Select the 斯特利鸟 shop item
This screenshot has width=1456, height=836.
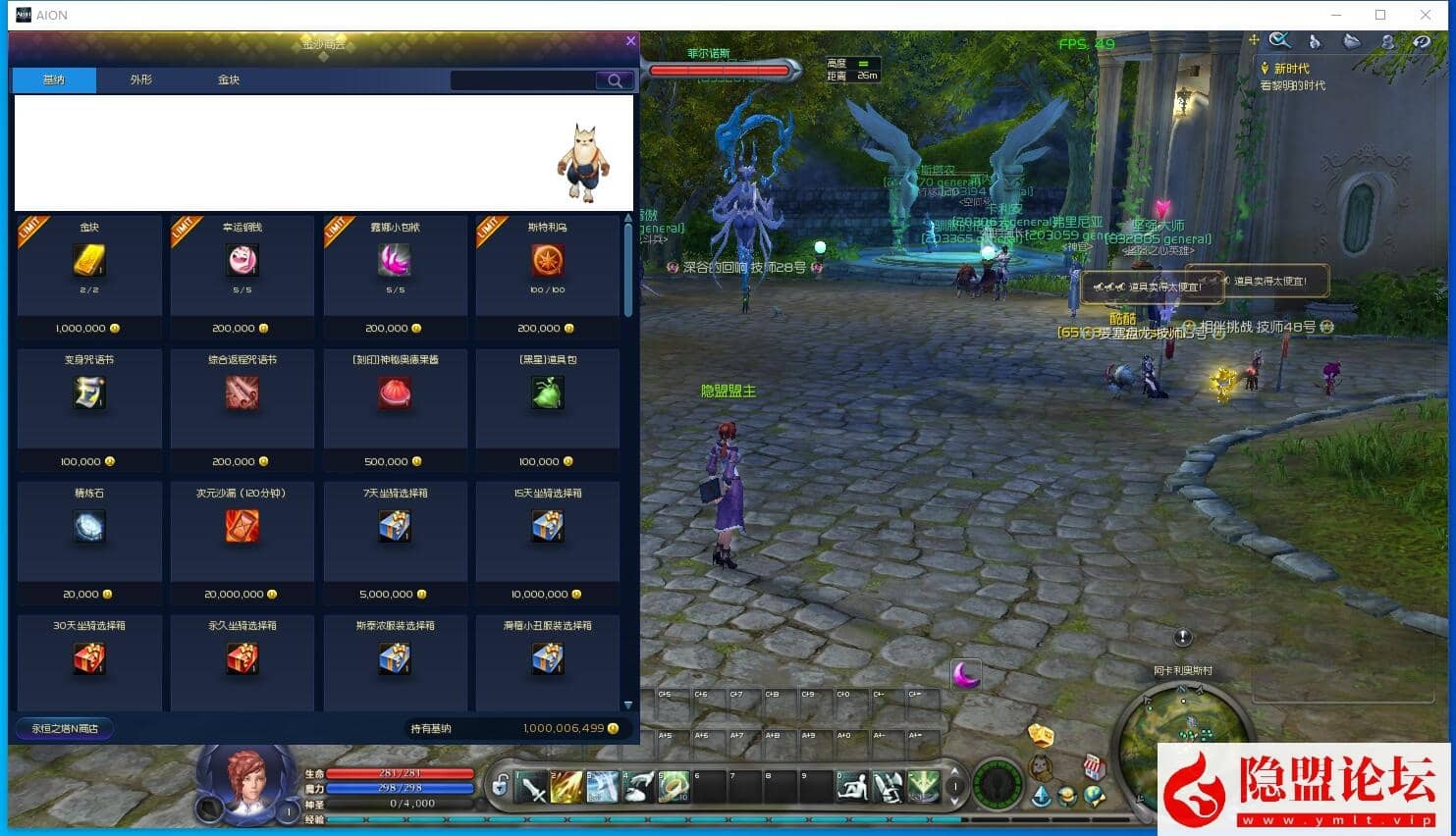coord(548,261)
